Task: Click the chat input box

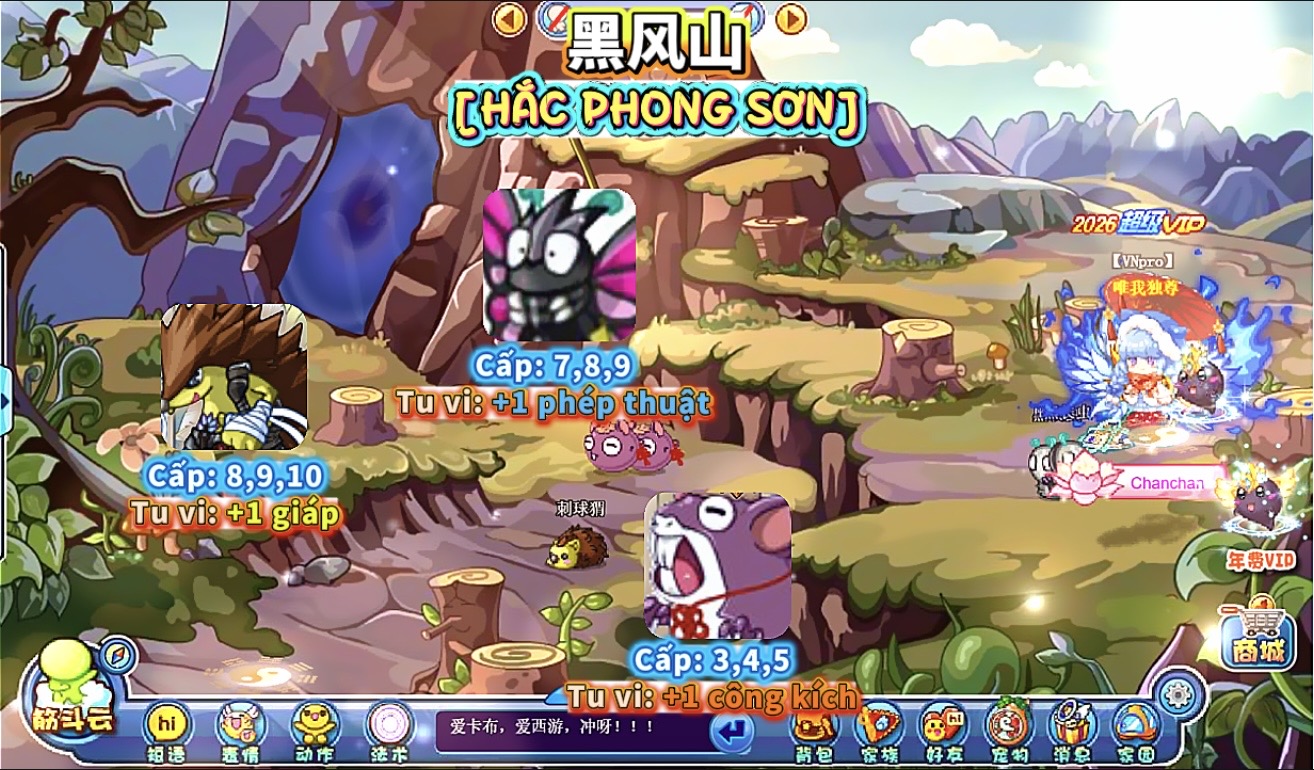Action: [x=570, y=731]
